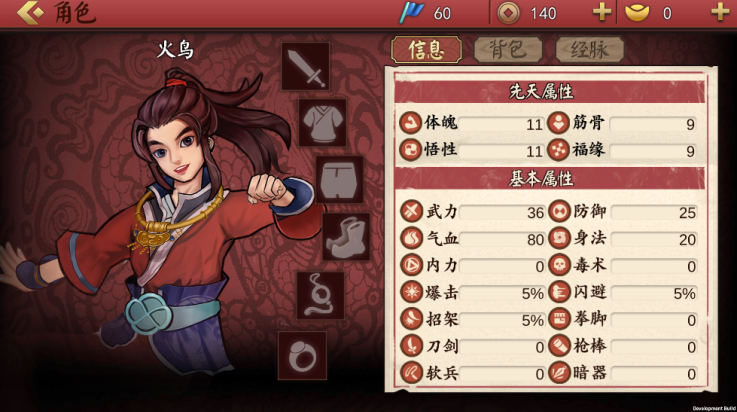Viewport: 737px width, 412px height.
Task: Select the sword weapon equipment slot
Action: [x=305, y=67]
